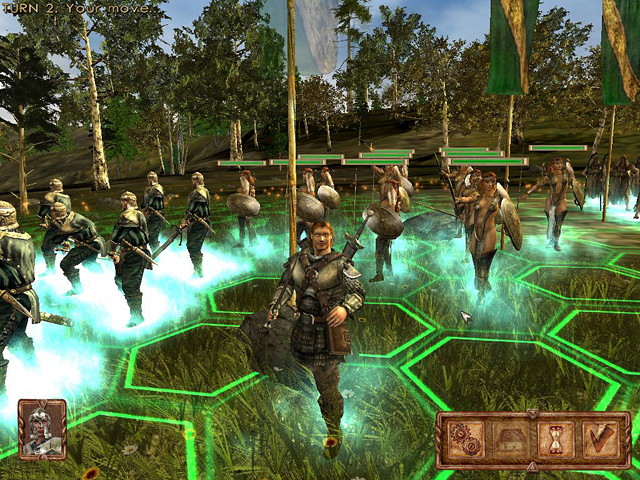
Task: Click the greyed-out pyramid icon button
Action: pos(509,439)
